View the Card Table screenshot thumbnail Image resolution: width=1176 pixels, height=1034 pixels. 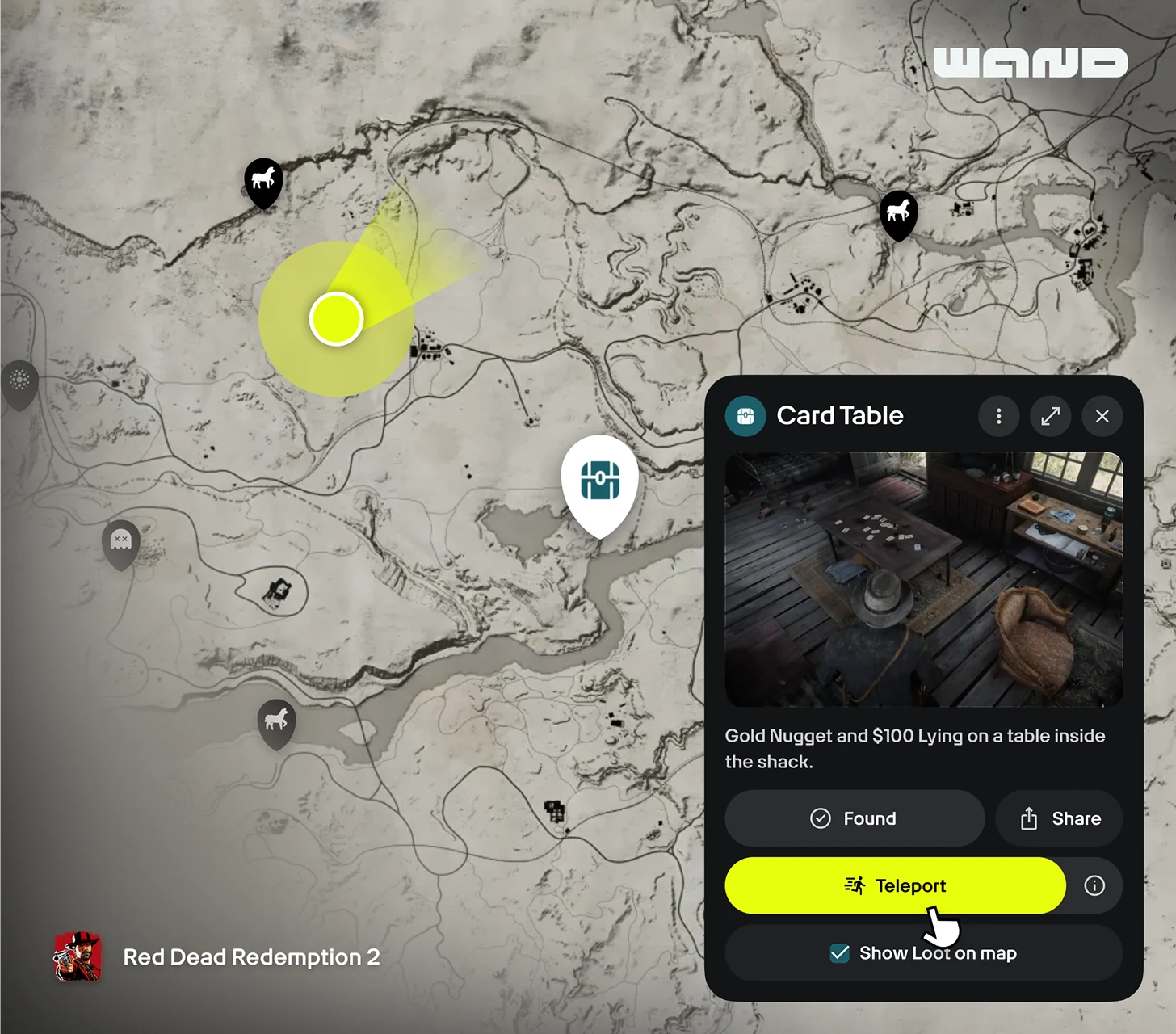pyautogui.click(x=923, y=579)
